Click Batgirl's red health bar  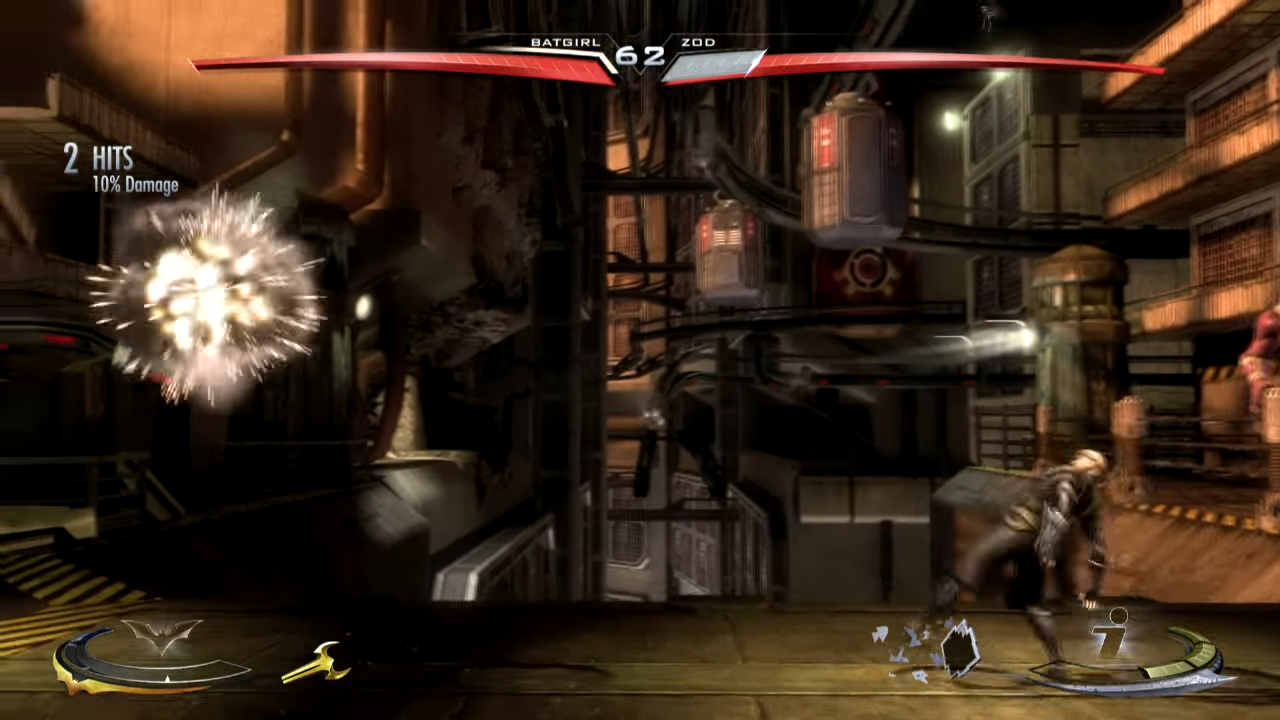tap(400, 65)
